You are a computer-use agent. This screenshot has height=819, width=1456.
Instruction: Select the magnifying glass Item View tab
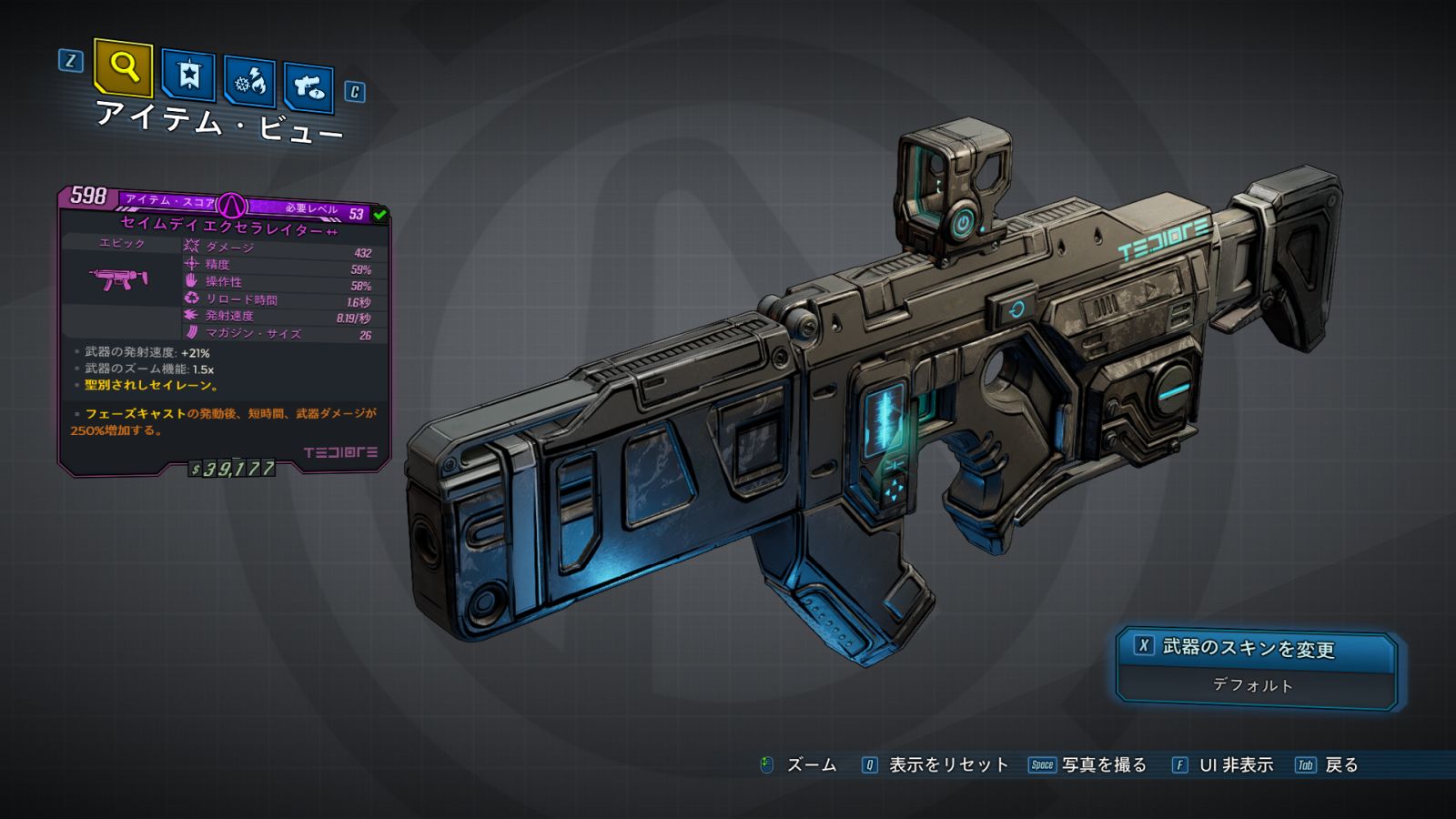coord(123,67)
